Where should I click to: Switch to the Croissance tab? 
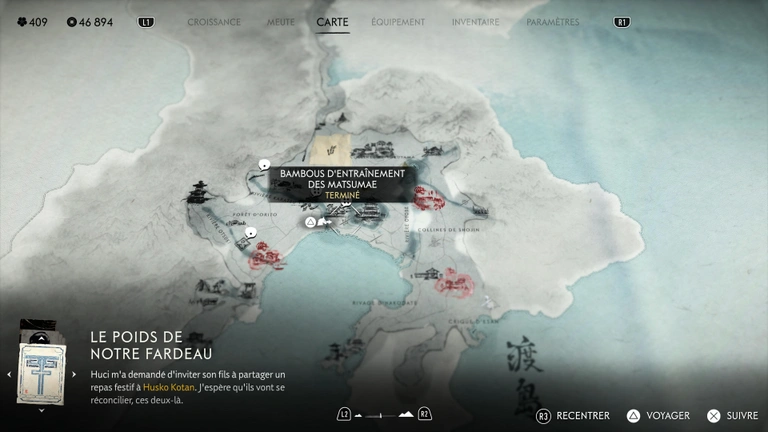[214, 22]
